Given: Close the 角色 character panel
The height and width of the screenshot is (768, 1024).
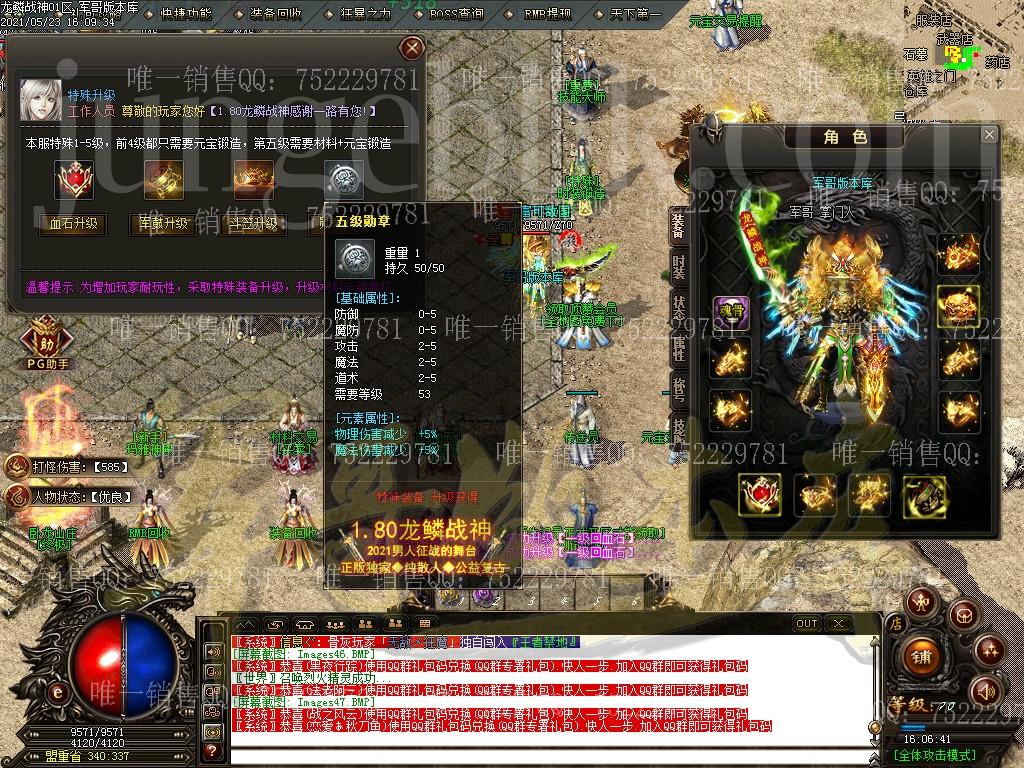Looking at the screenshot, I should [x=989, y=135].
